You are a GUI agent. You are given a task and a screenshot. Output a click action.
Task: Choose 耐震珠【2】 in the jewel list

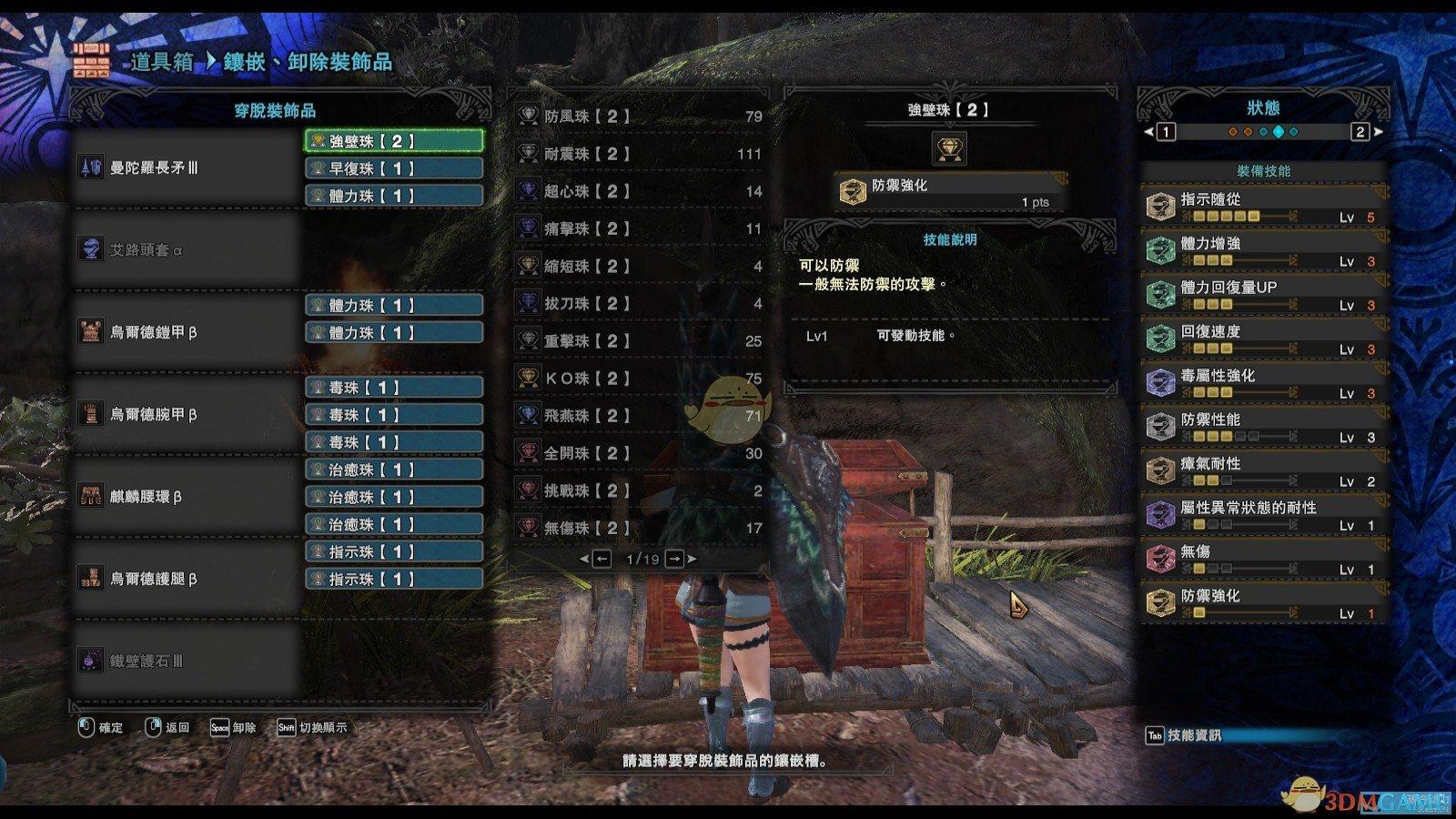pos(639,154)
